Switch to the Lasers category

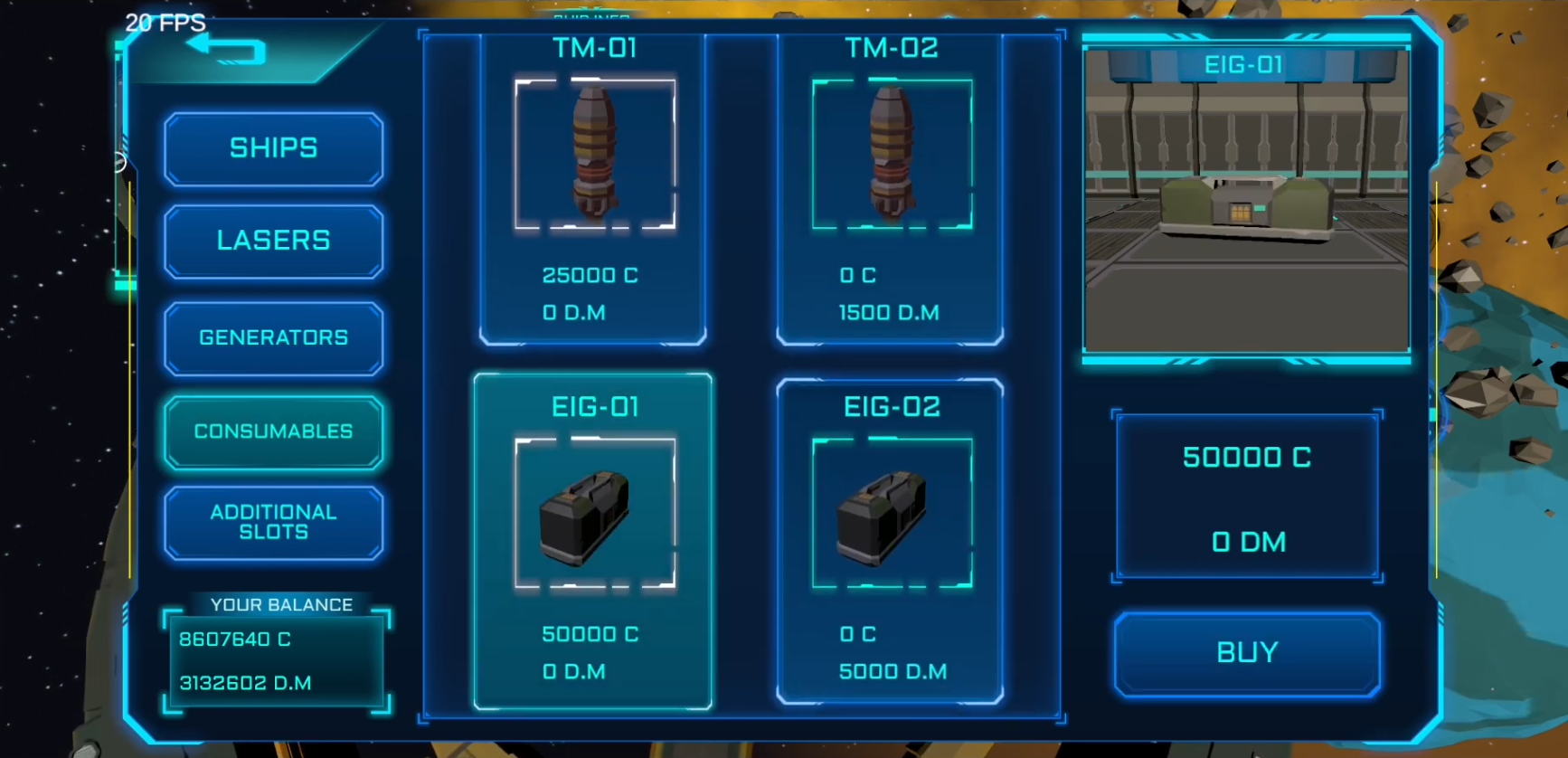[x=273, y=241]
